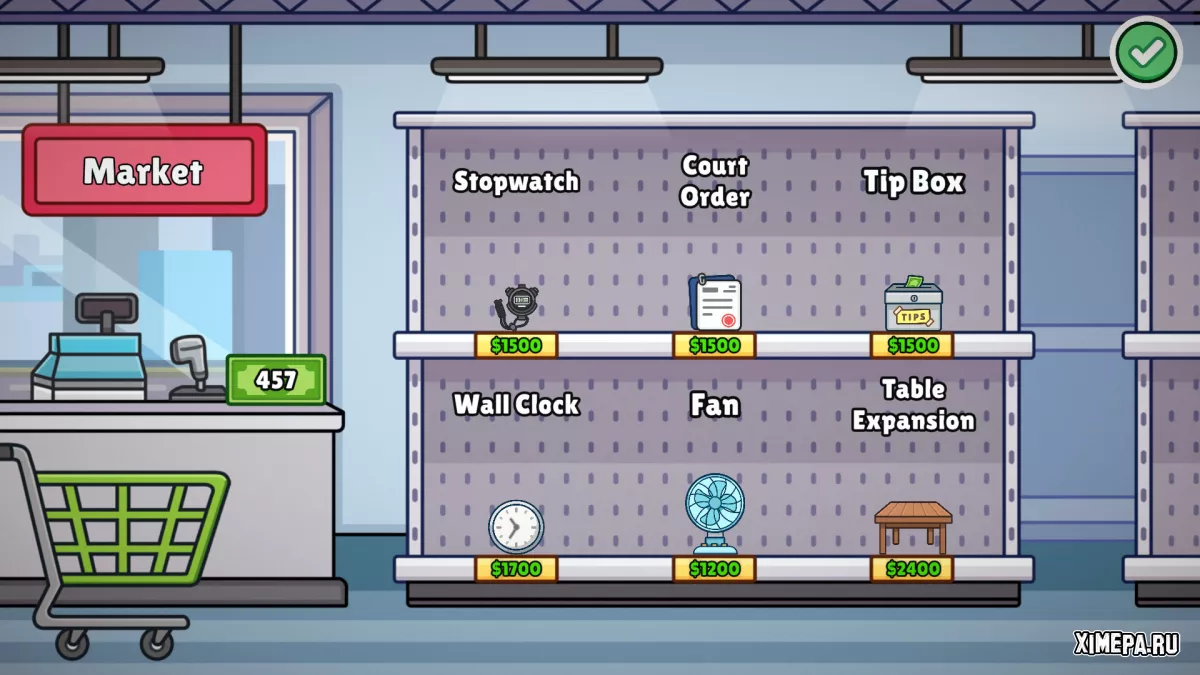Click the Stopwatch $1500 price tag
This screenshot has height=675, width=1200.
(x=516, y=346)
